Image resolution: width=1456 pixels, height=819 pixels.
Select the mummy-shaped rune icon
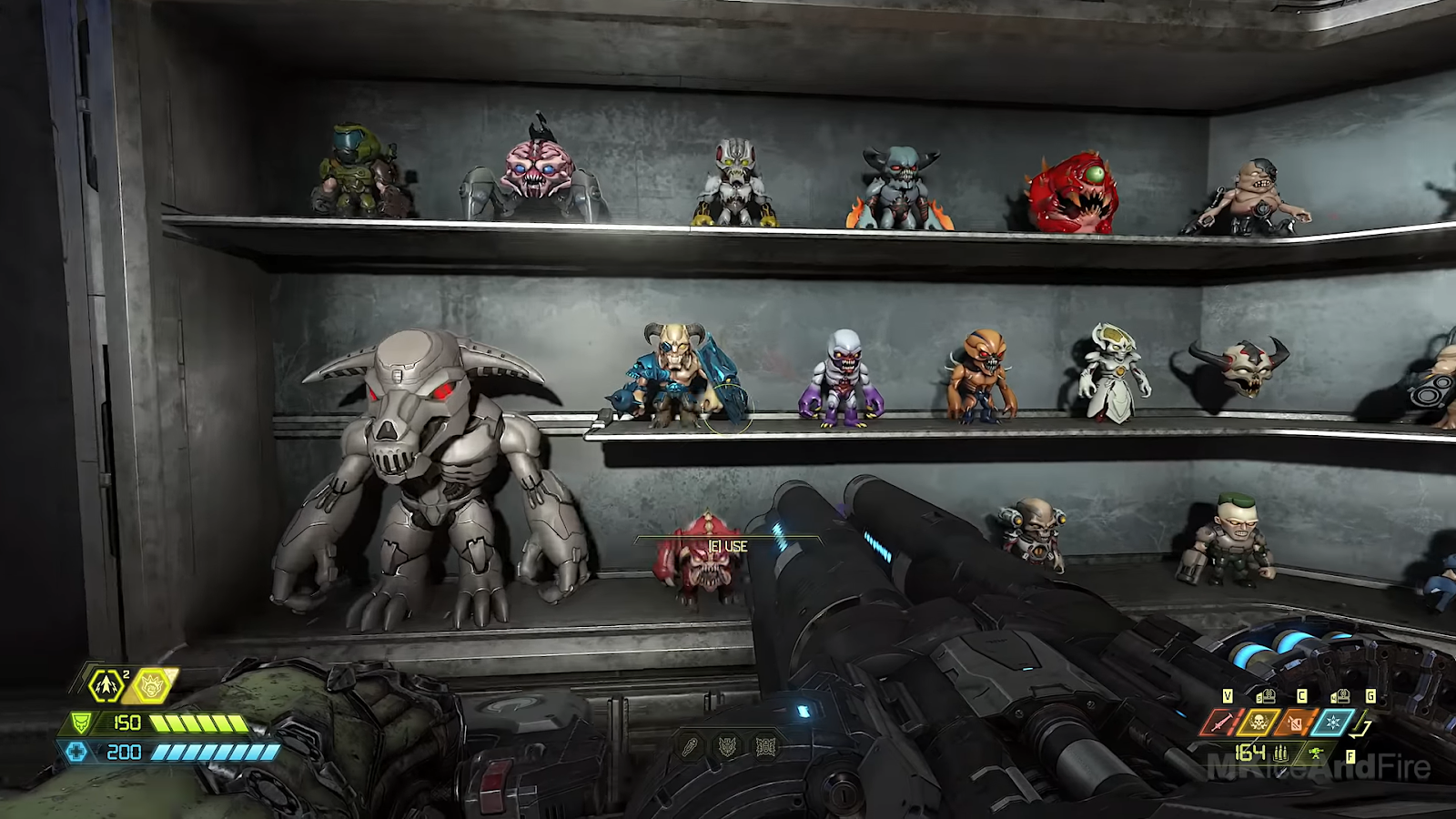point(691,746)
